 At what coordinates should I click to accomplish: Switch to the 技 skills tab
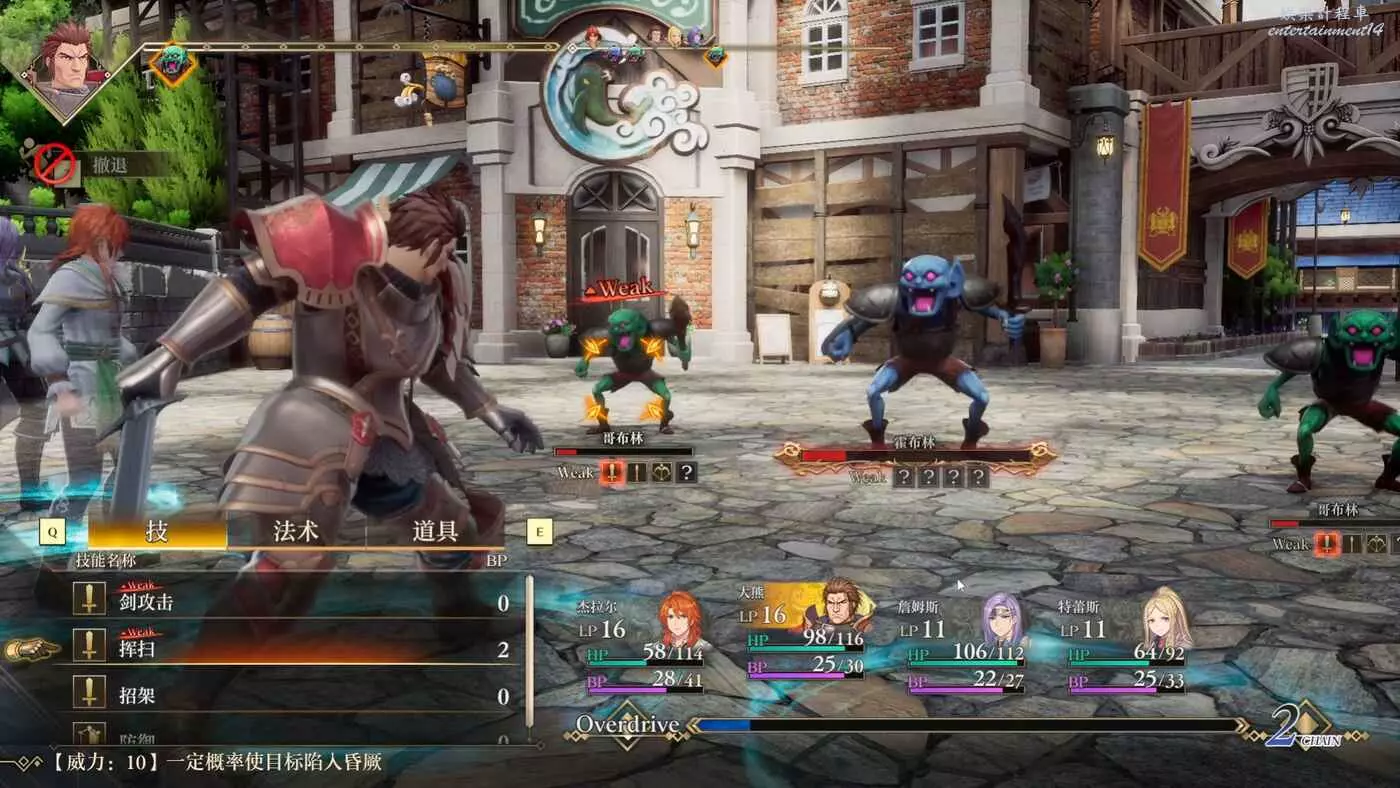click(x=157, y=531)
